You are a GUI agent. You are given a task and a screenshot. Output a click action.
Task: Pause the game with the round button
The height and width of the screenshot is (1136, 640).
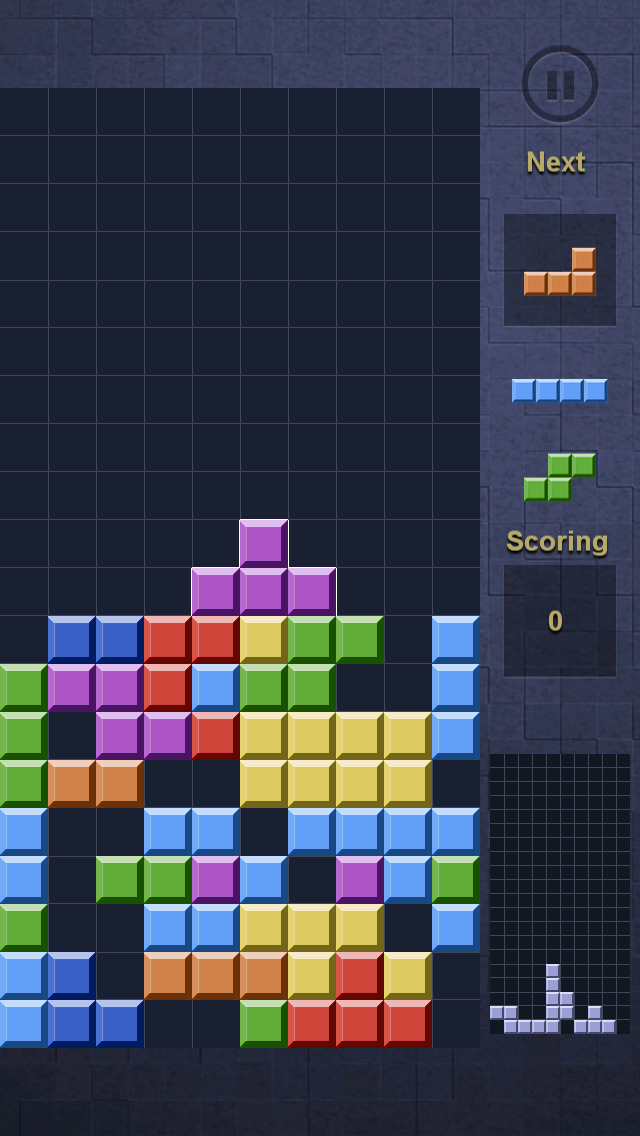point(560,84)
